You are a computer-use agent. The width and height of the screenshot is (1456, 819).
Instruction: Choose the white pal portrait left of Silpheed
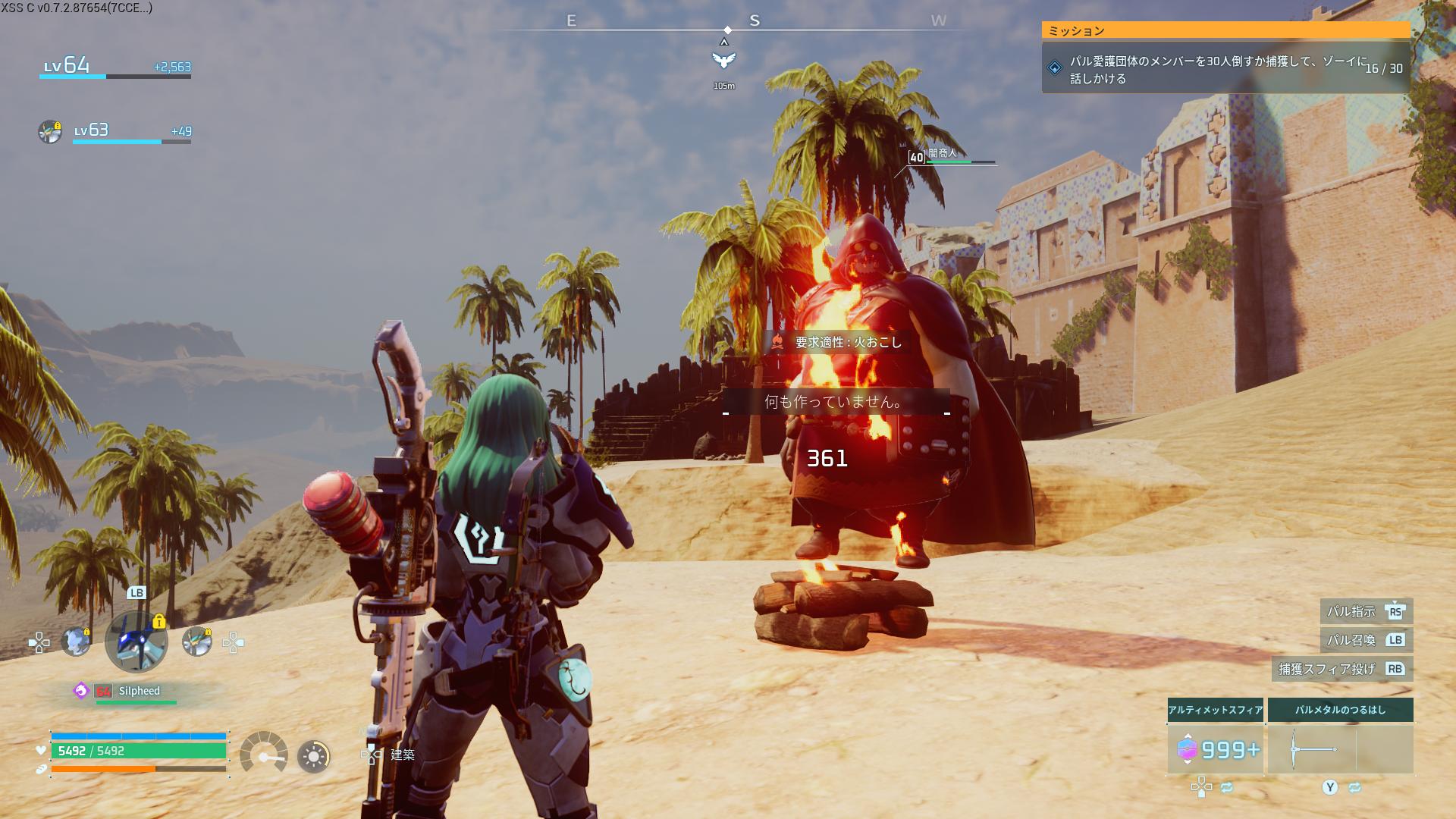tap(76, 642)
